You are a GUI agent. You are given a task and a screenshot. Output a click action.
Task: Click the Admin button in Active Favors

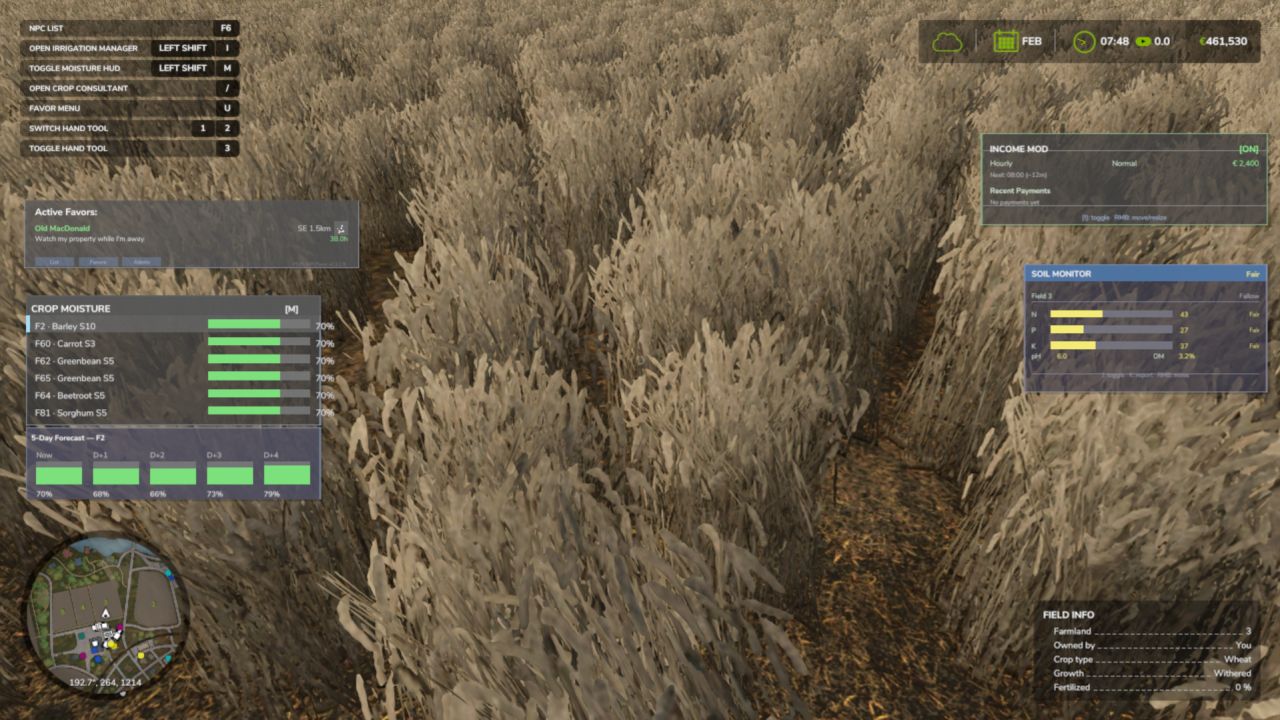coord(142,262)
